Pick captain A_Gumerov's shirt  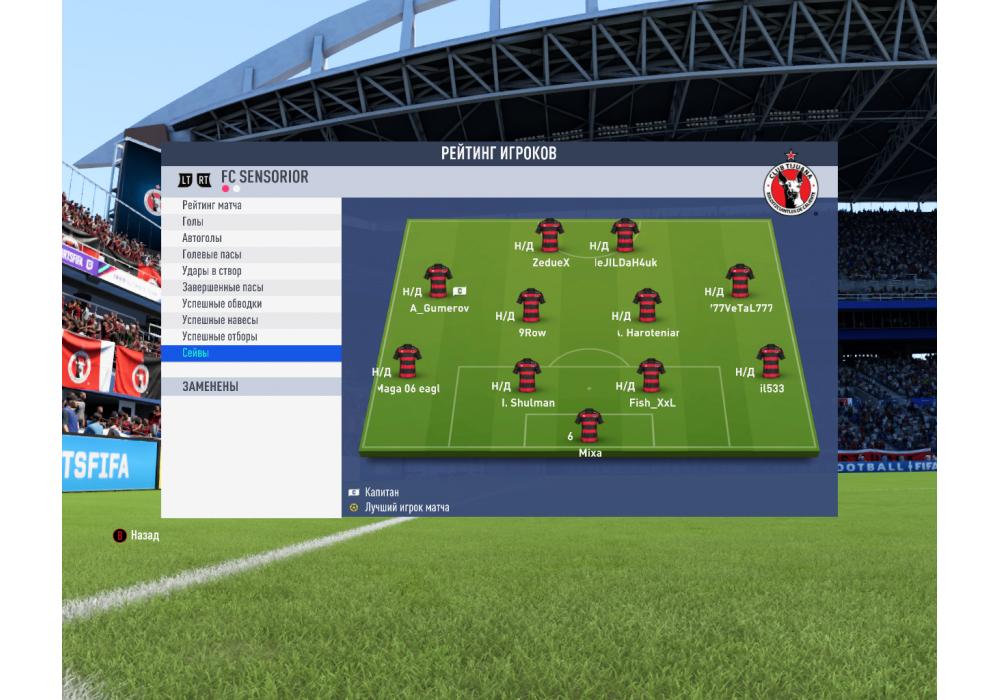[x=437, y=281]
